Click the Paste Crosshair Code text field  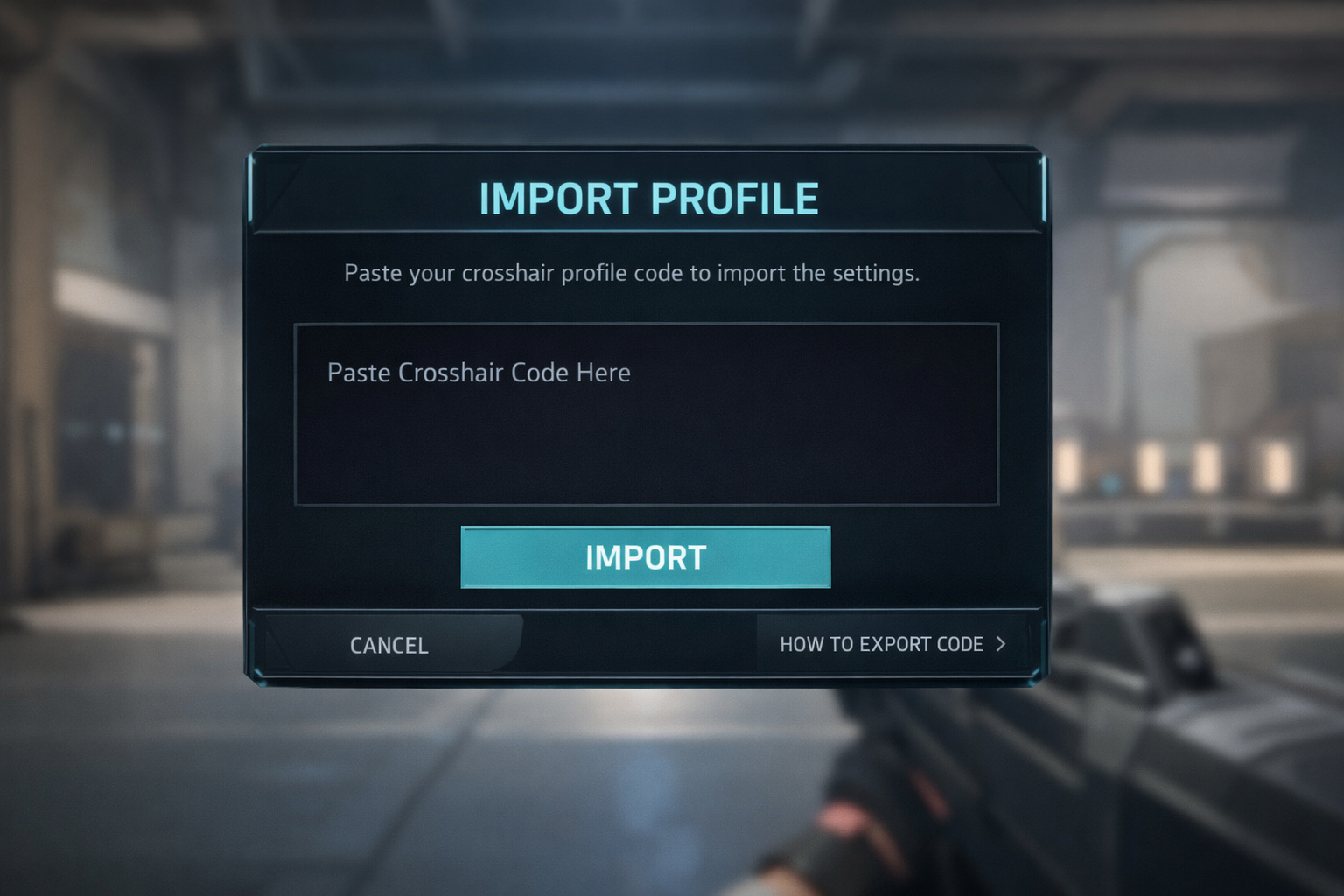point(646,414)
